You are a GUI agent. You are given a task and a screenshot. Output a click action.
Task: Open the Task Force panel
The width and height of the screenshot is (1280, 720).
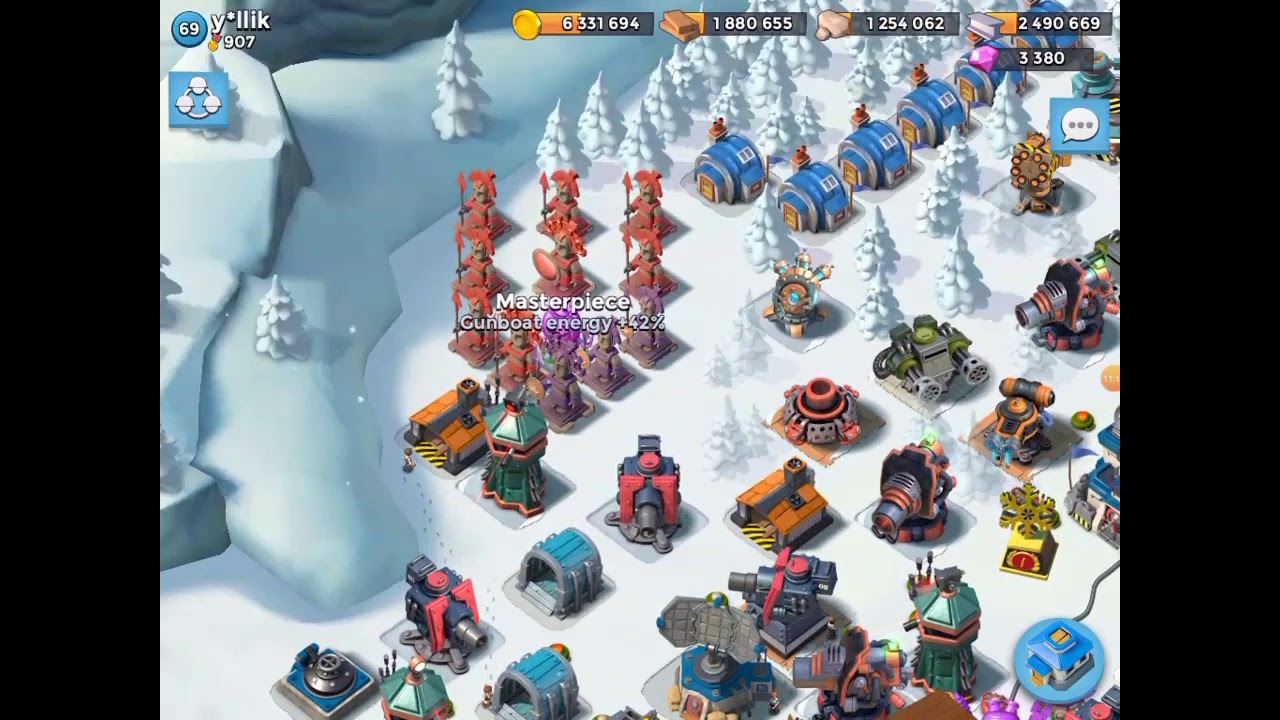coord(198,99)
